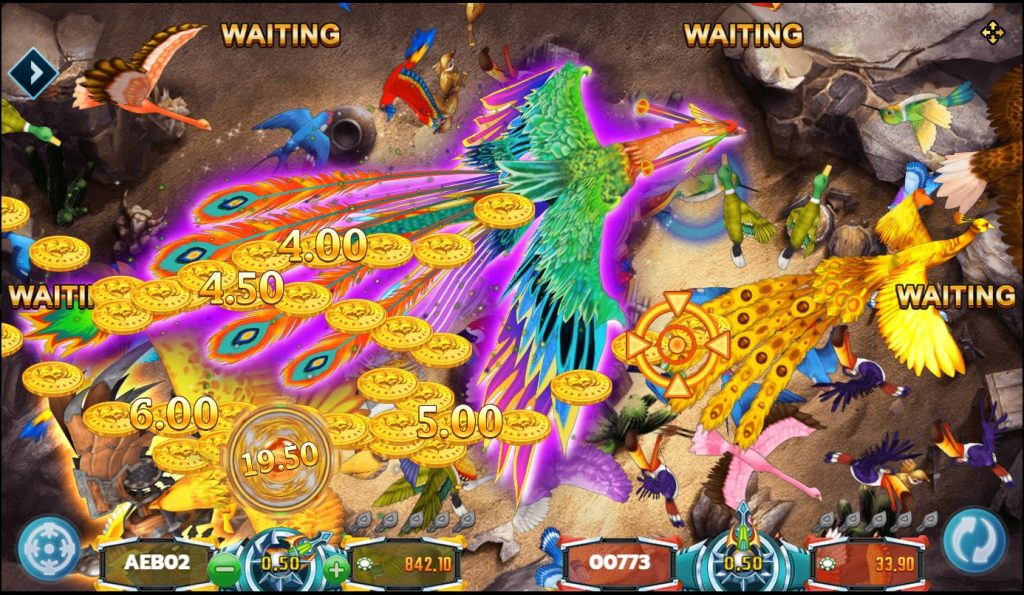Increase the bet with the plus button
Image resolution: width=1024 pixels, height=595 pixels.
(336, 571)
